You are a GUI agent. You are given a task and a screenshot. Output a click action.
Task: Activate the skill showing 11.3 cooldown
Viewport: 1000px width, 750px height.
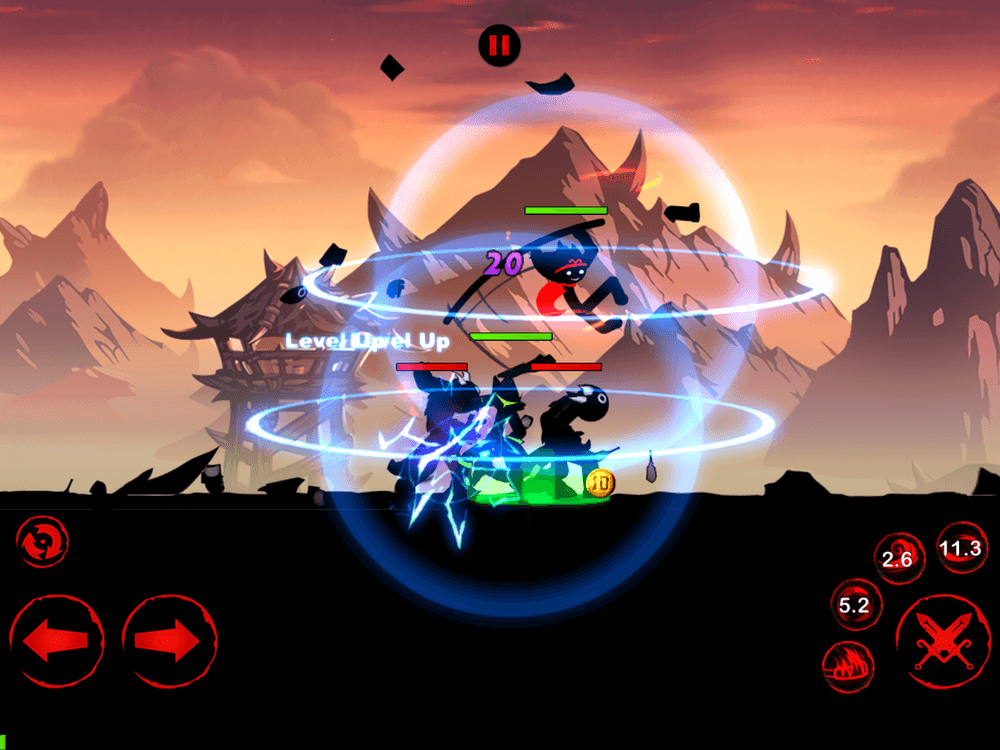coord(961,548)
